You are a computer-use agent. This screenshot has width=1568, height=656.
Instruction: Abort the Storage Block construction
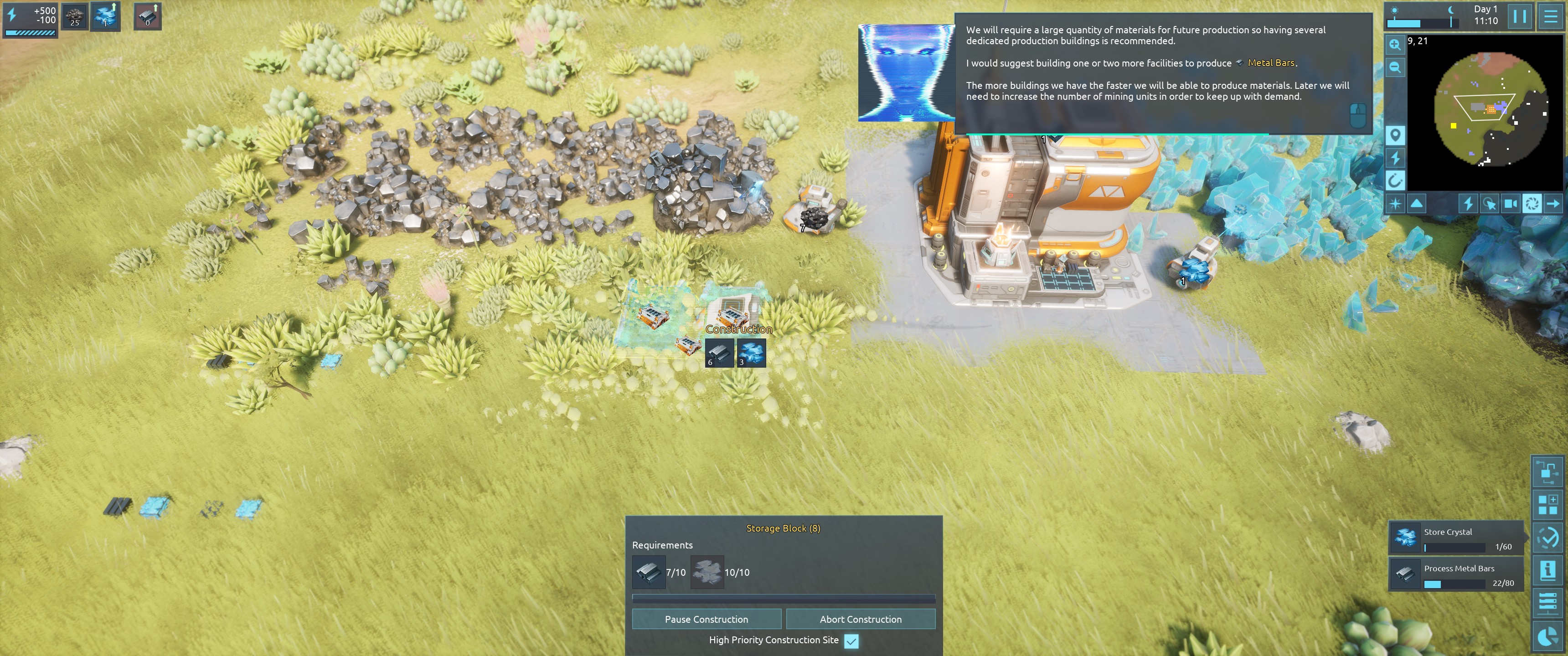click(860, 619)
